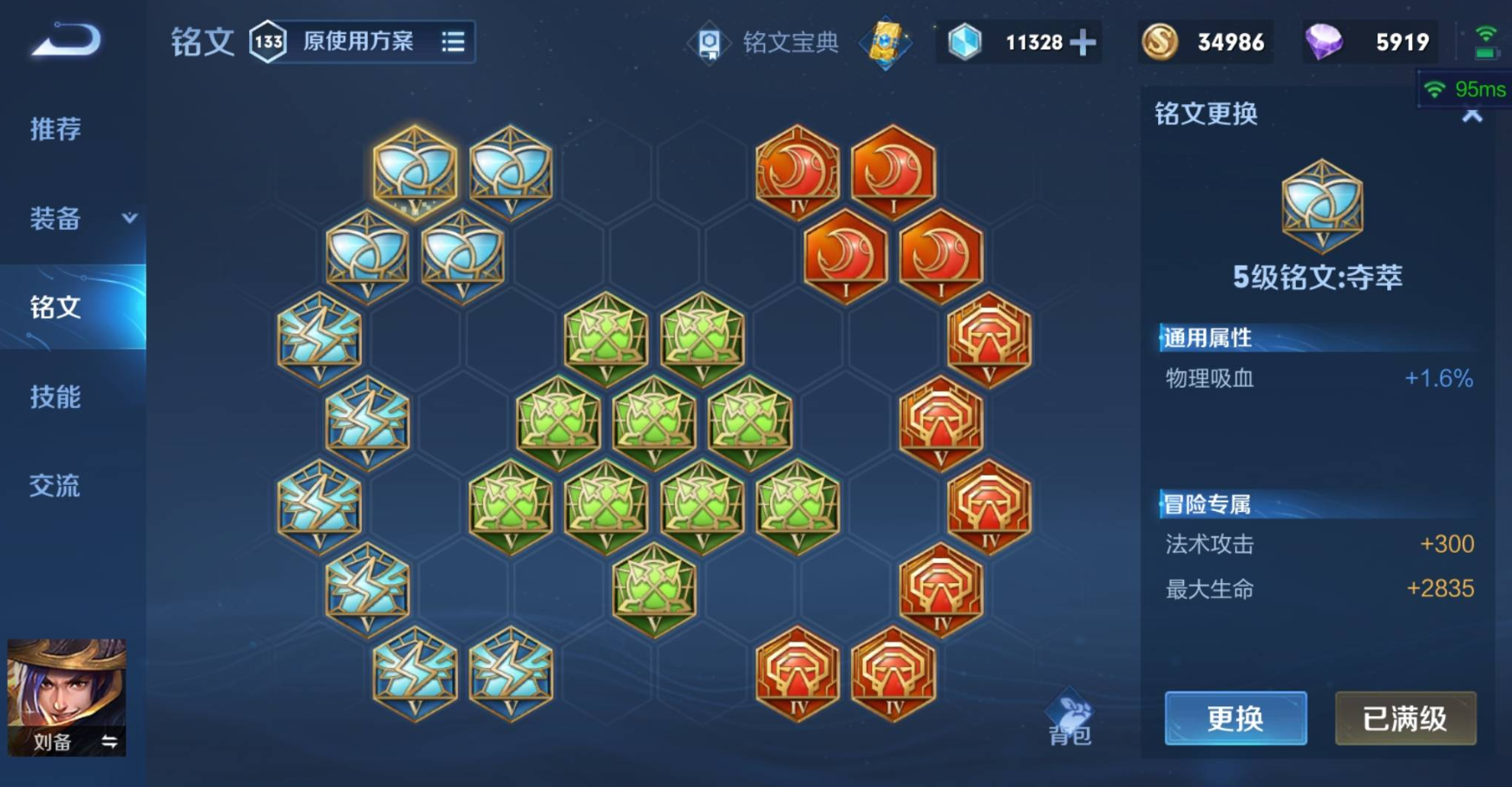Go back with the return arrow
This screenshot has width=1512, height=787.
pyautogui.click(x=66, y=41)
